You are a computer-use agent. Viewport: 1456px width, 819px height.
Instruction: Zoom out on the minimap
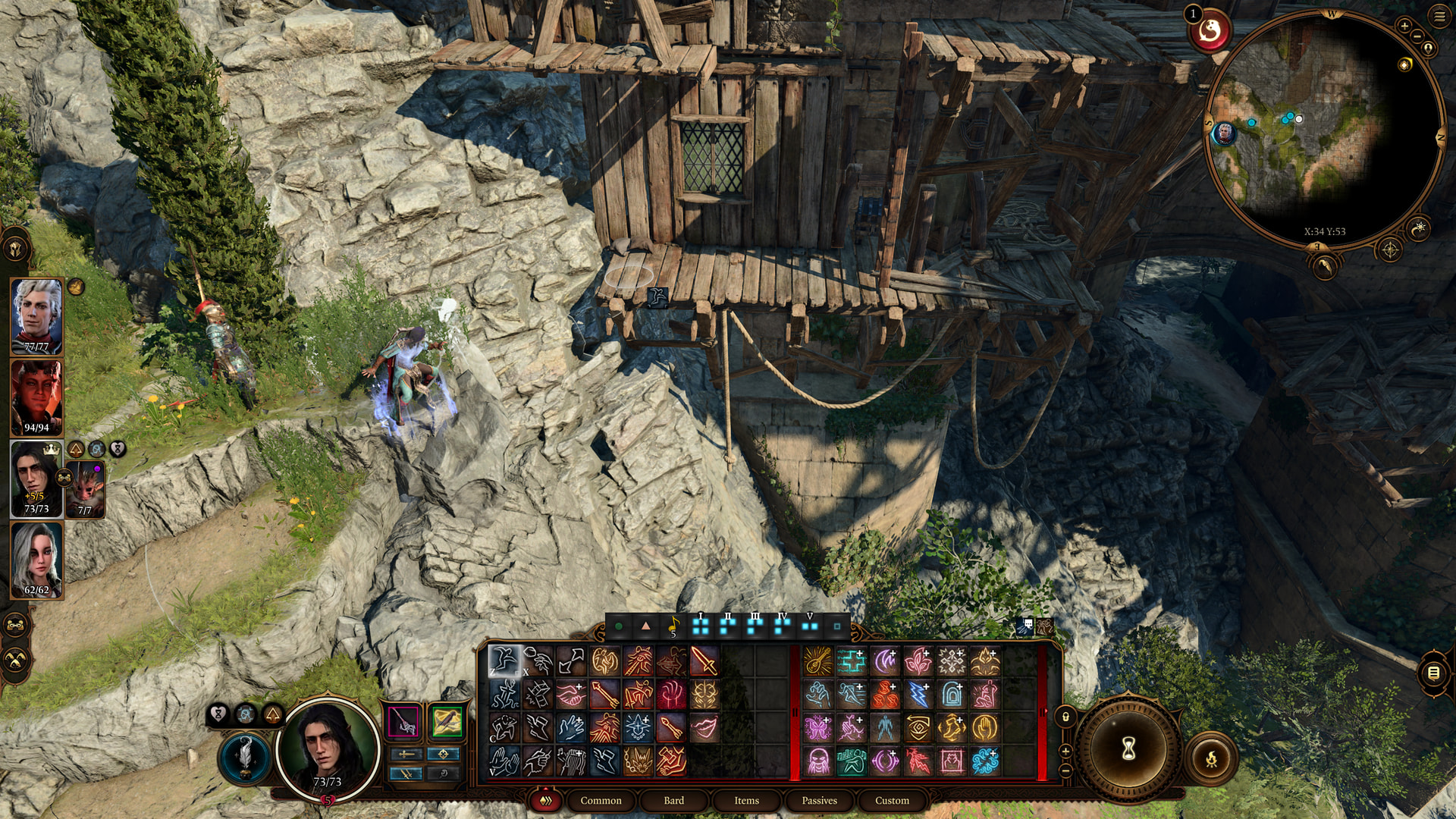click(1417, 36)
